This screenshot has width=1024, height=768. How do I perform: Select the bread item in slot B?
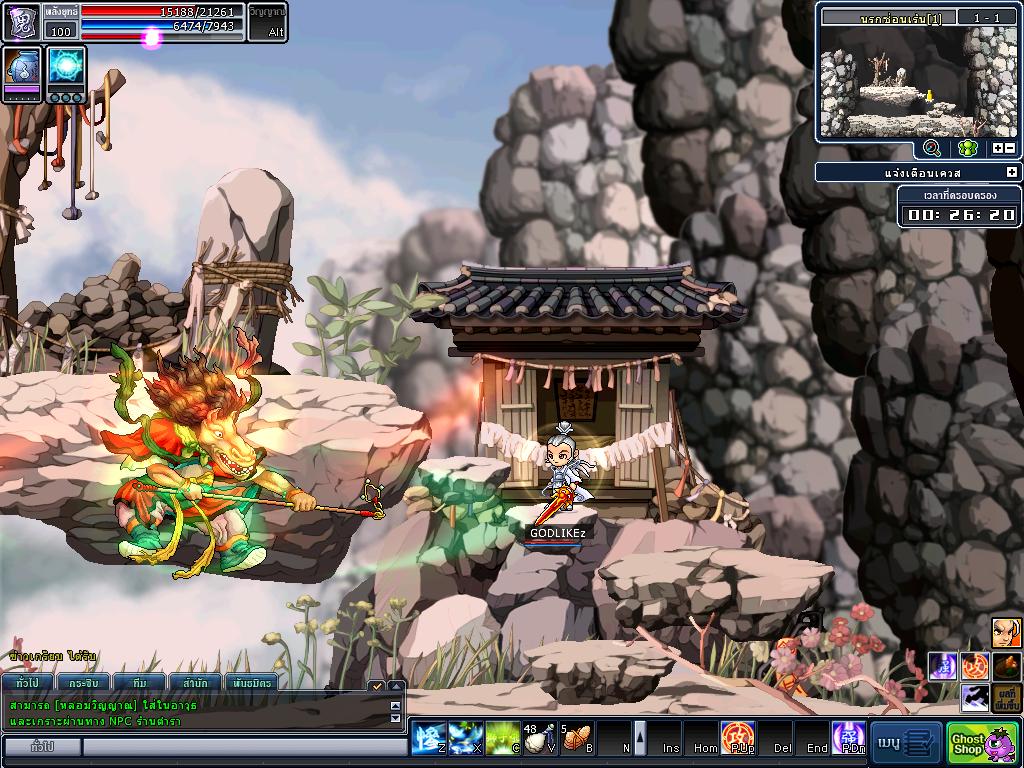[x=577, y=739]
